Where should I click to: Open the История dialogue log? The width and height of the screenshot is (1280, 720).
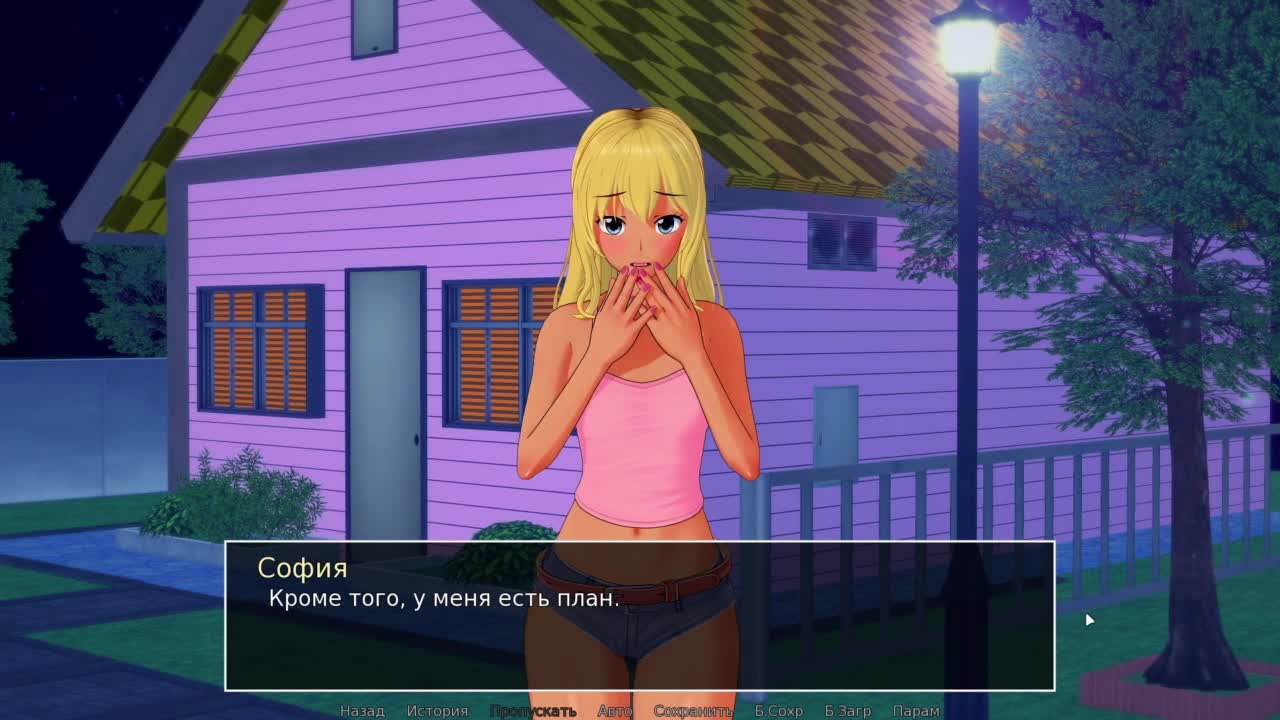tap(437, 711)
